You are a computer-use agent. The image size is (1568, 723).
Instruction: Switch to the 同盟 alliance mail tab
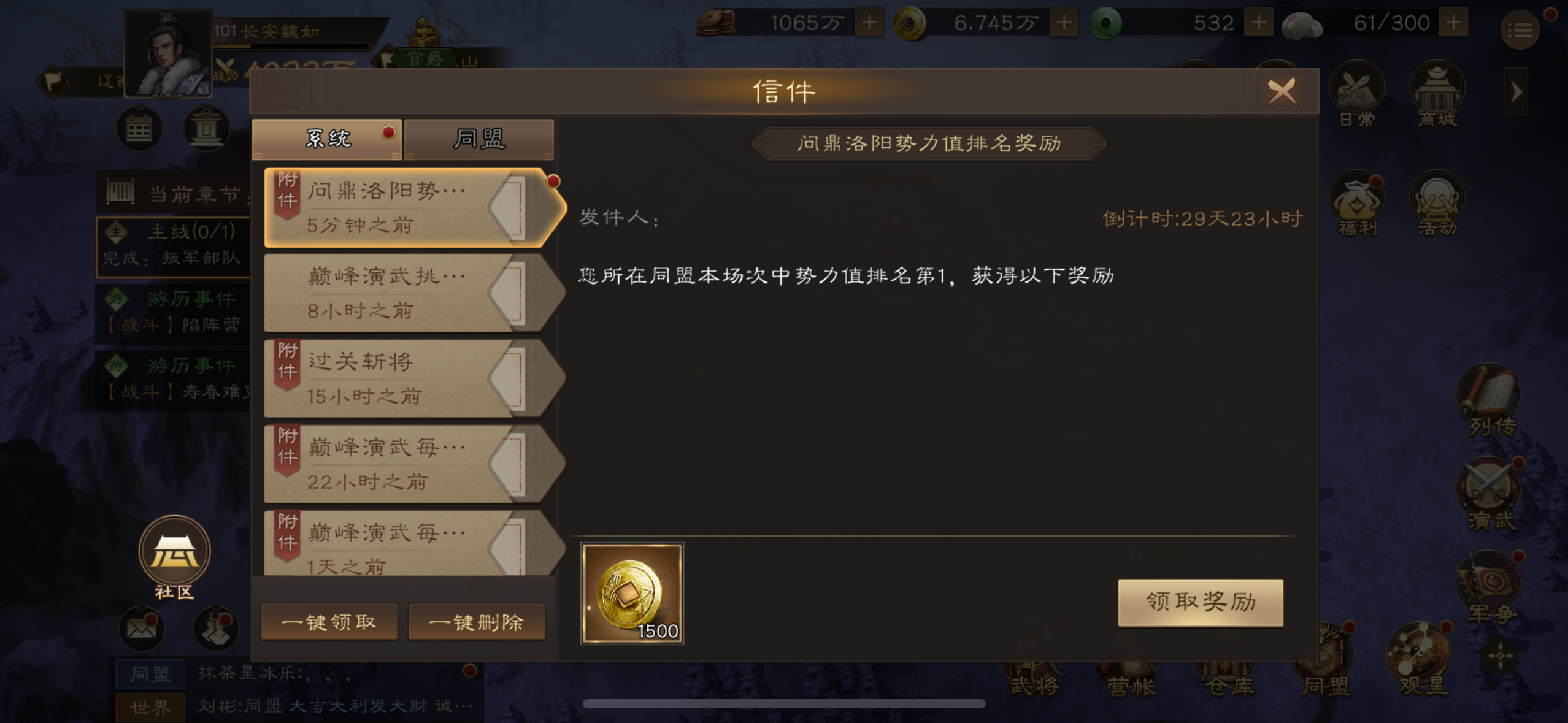click(x=480, y=139)
